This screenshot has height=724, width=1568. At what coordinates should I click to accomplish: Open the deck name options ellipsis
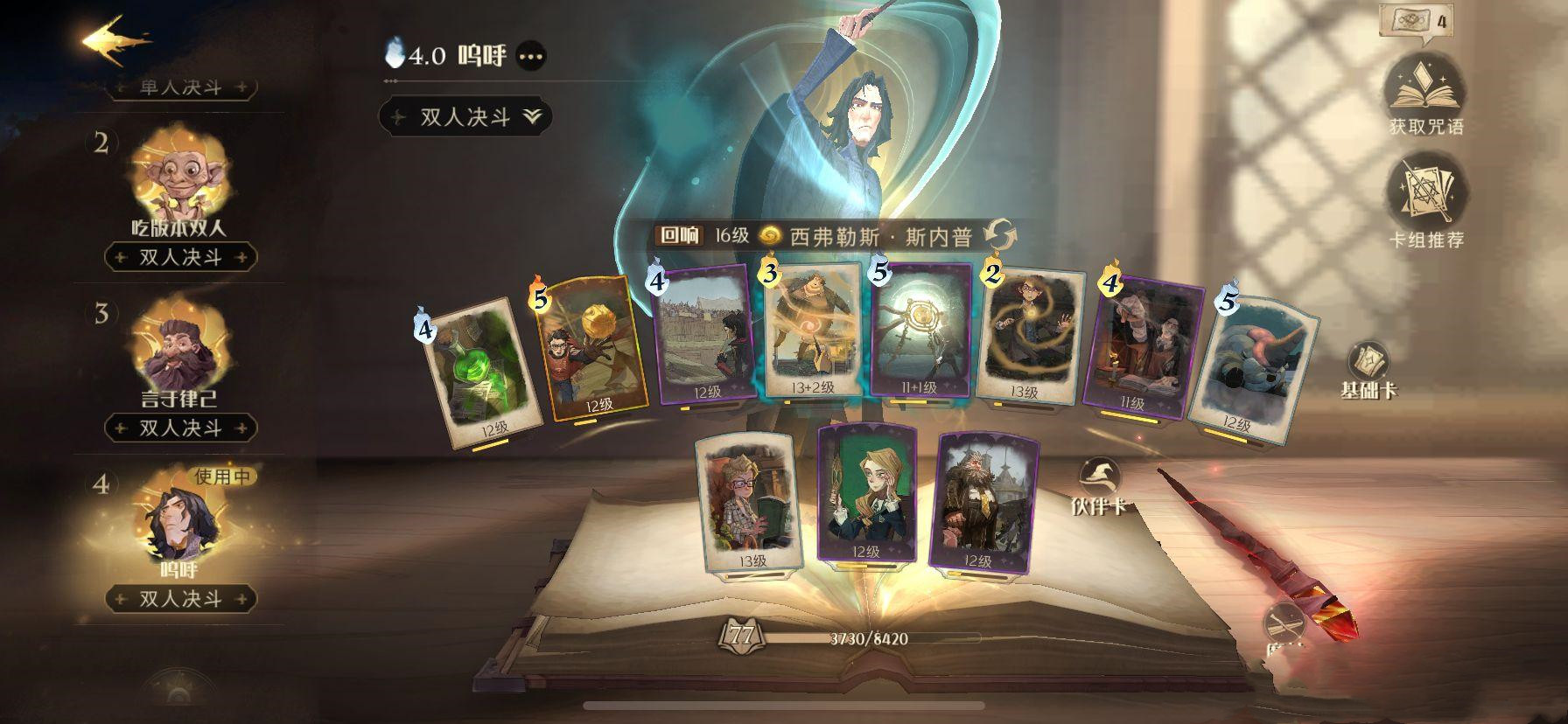[531, 57]
